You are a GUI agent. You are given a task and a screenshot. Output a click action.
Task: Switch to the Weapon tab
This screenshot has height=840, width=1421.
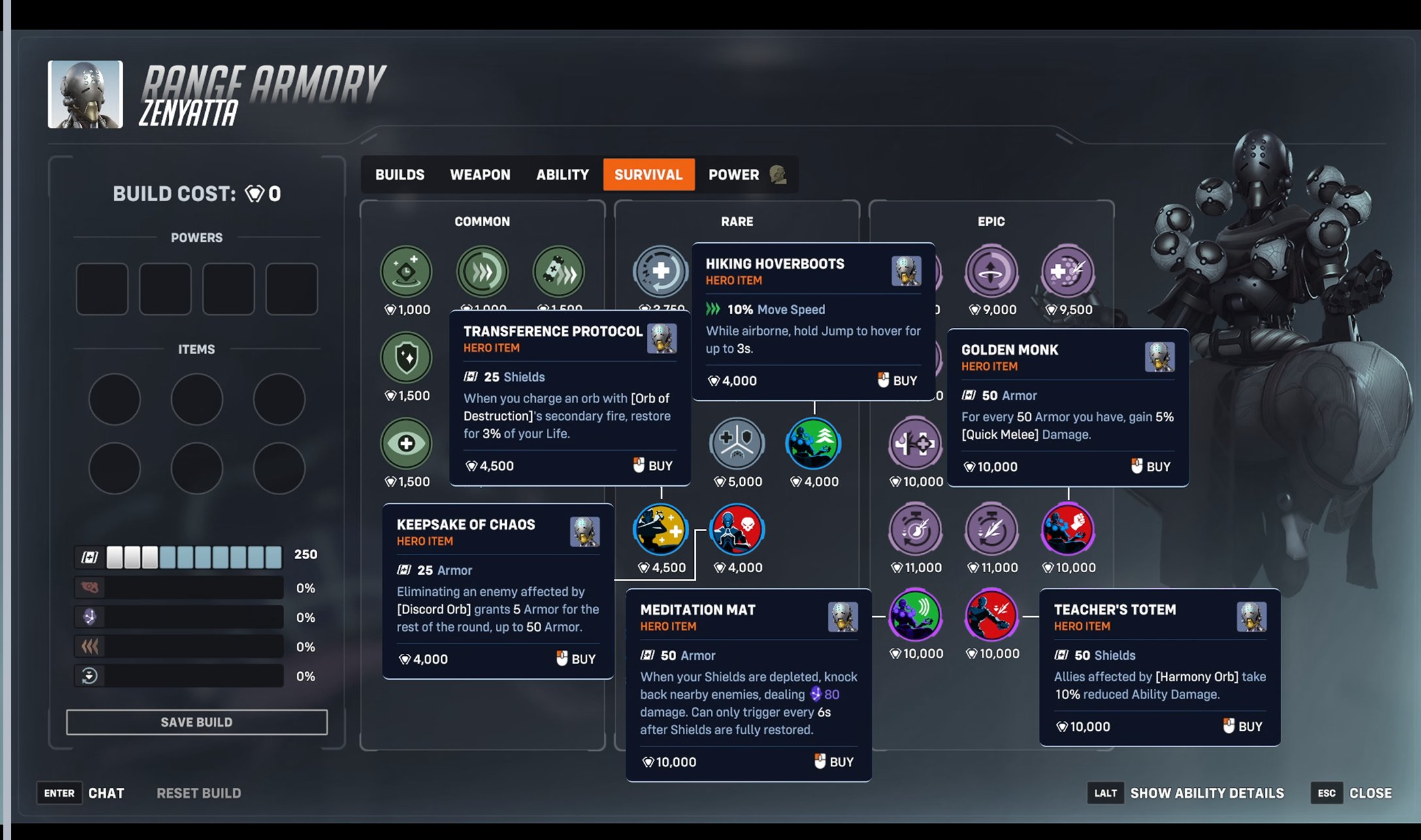(x=480, y=174)
